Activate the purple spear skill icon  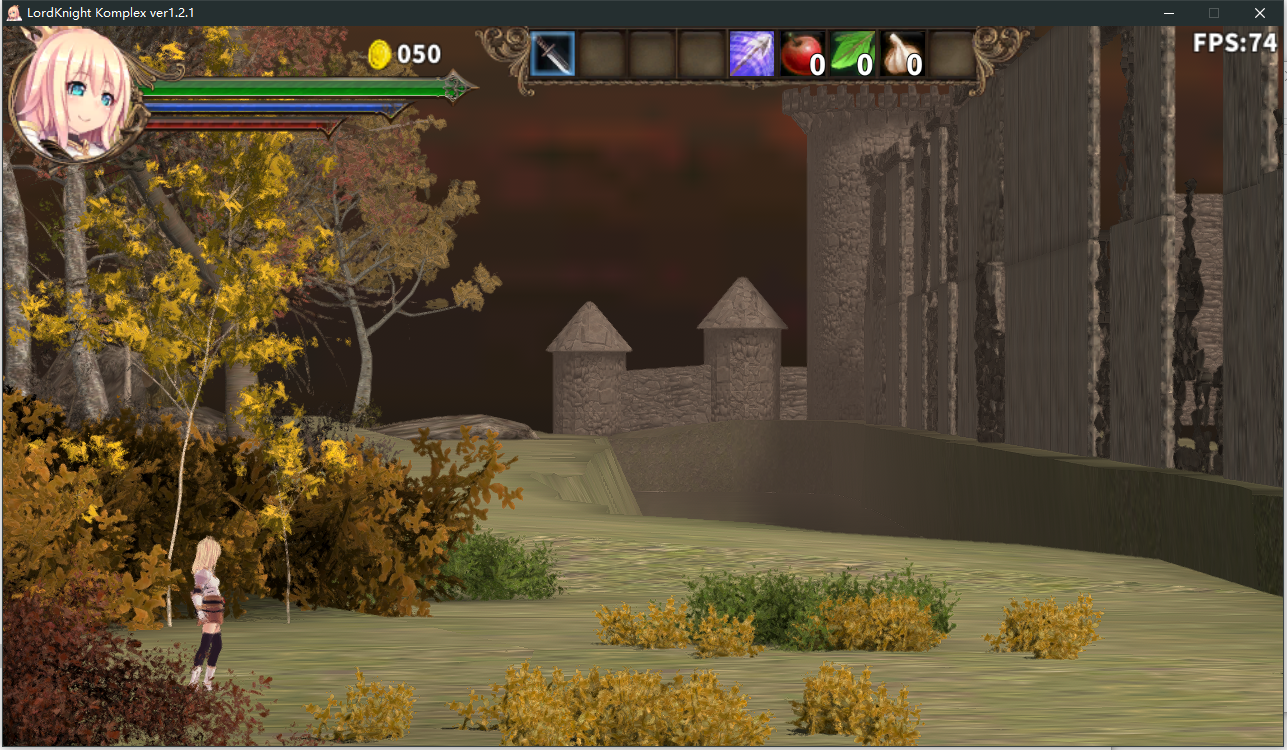coord(751,54)
